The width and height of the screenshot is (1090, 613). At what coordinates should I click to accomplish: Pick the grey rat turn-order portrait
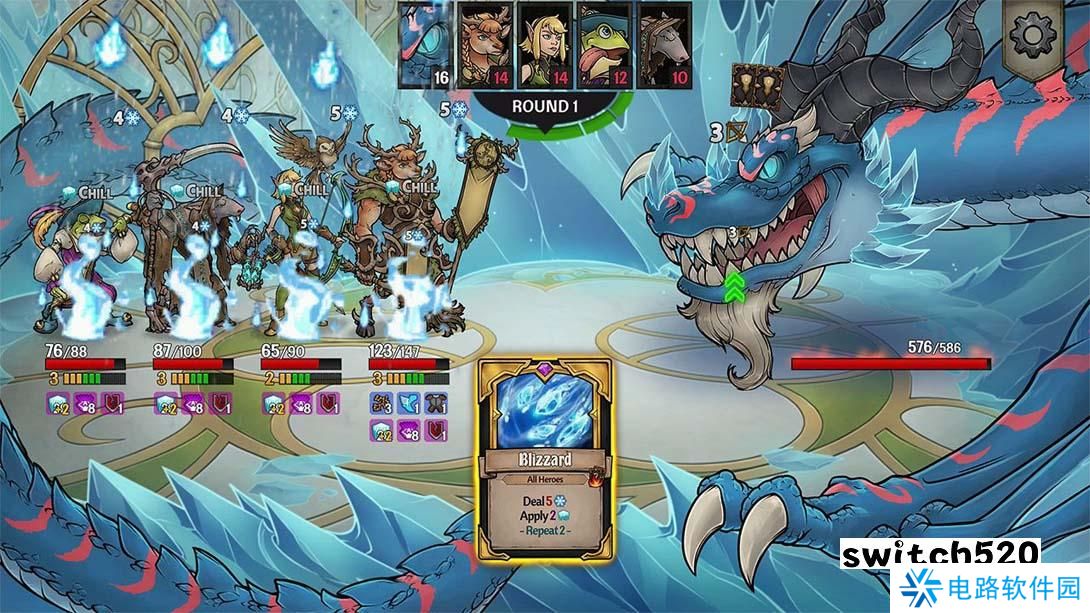pyautogui.click(x=665, y=45)
